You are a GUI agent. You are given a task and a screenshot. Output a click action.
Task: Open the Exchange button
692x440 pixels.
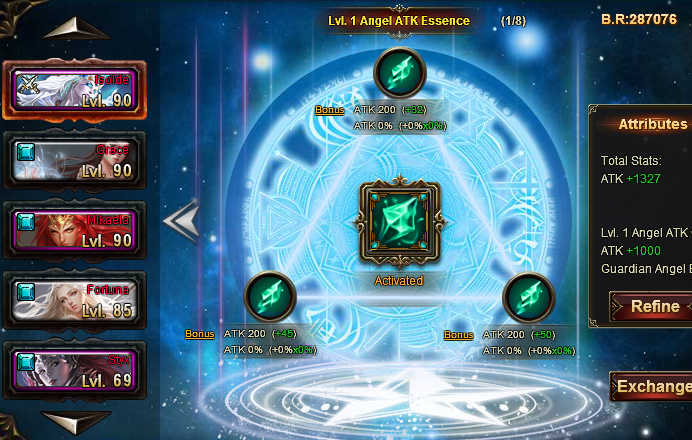click(652, 386)
